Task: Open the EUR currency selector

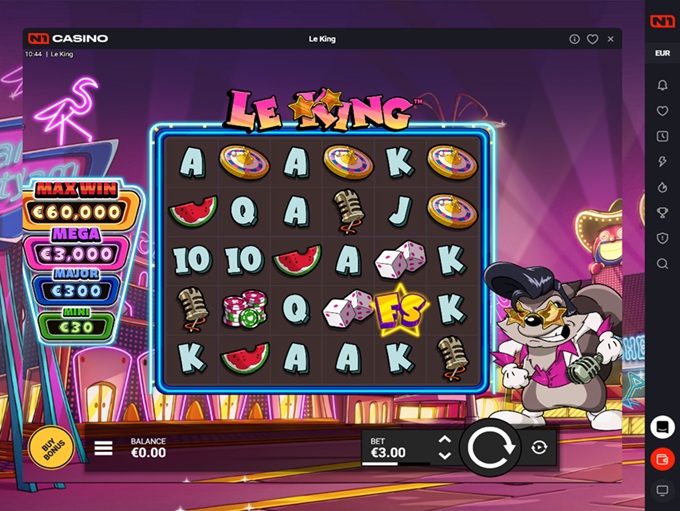Action: [x=662, y=53]
